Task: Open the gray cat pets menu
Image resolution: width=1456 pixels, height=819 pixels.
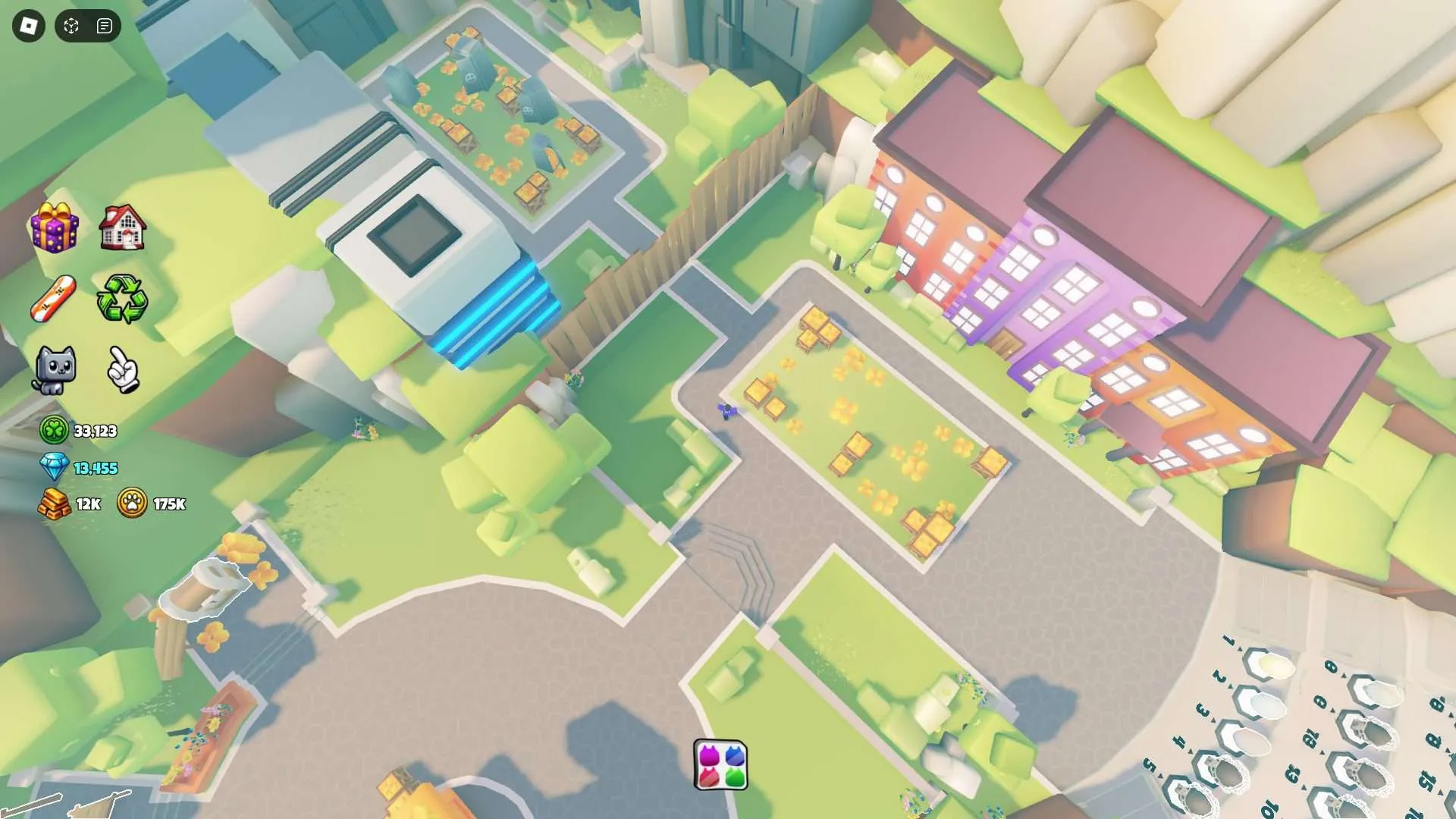Action: click(54, 370)
